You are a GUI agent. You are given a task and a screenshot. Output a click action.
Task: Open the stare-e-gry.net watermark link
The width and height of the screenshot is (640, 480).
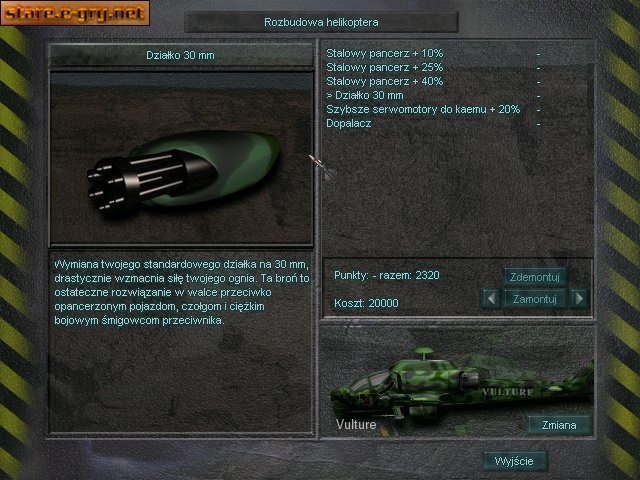coord(75,13)
